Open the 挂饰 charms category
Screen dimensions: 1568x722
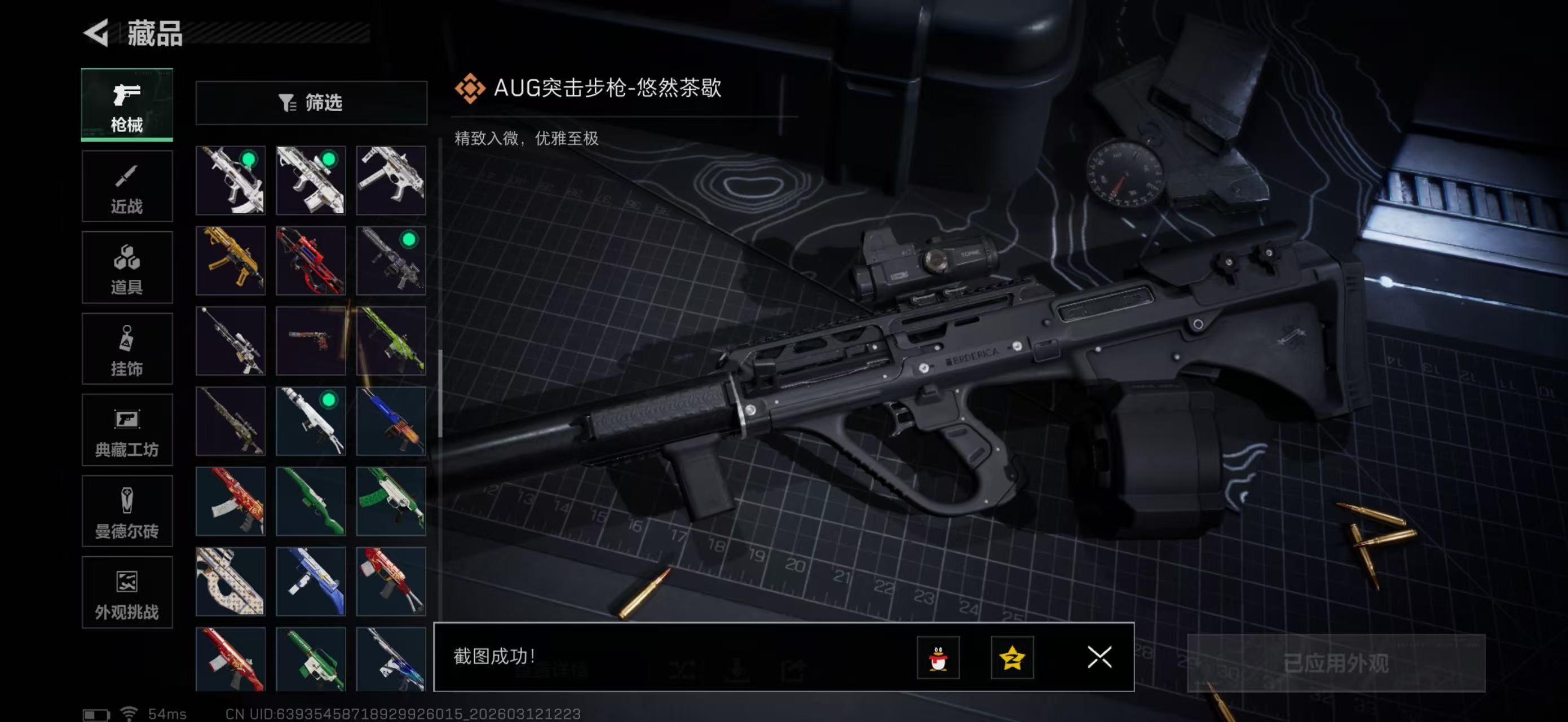click(x=127, y=349)
